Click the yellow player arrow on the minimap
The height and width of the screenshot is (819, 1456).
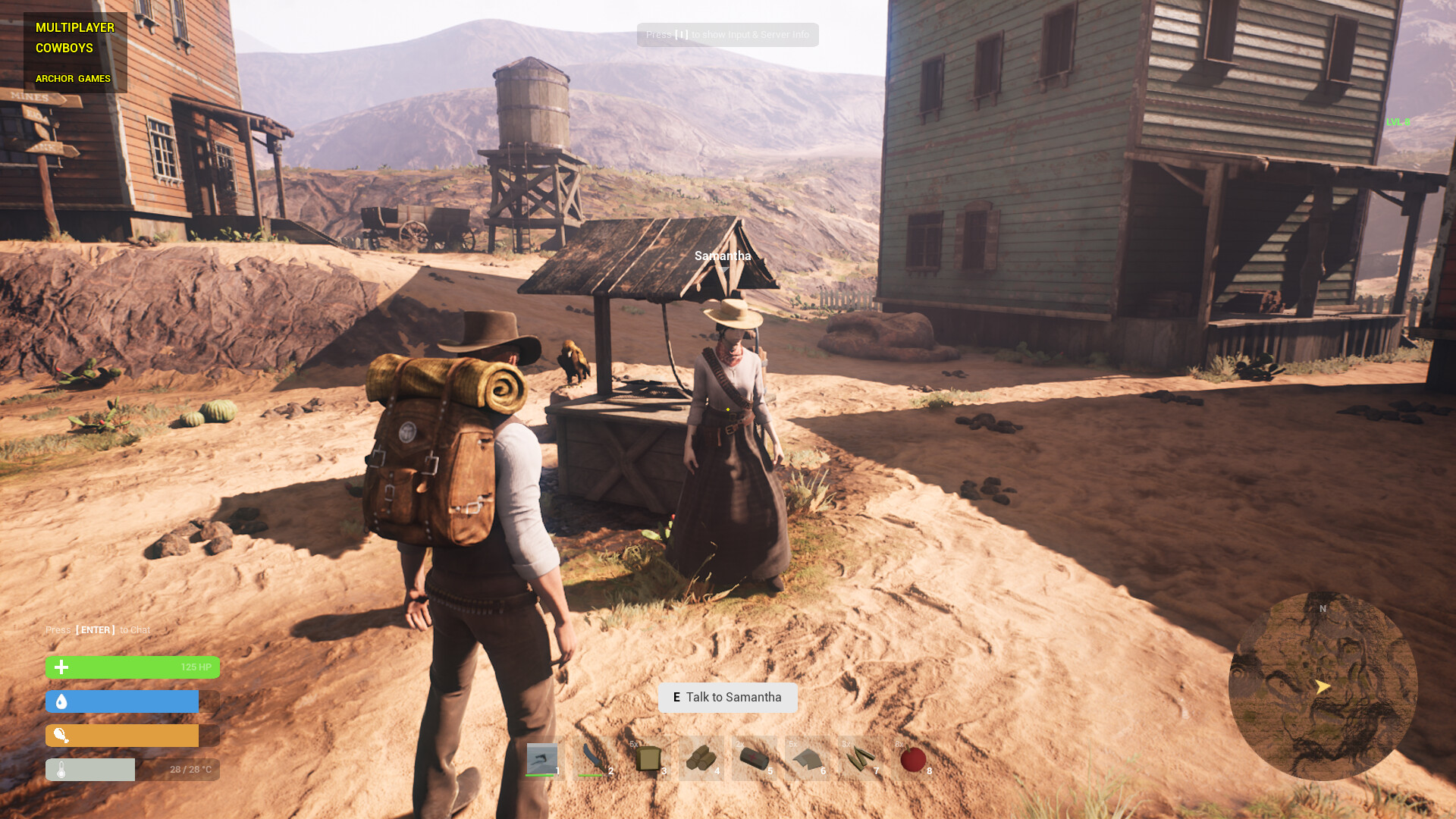coord(1324,688)
